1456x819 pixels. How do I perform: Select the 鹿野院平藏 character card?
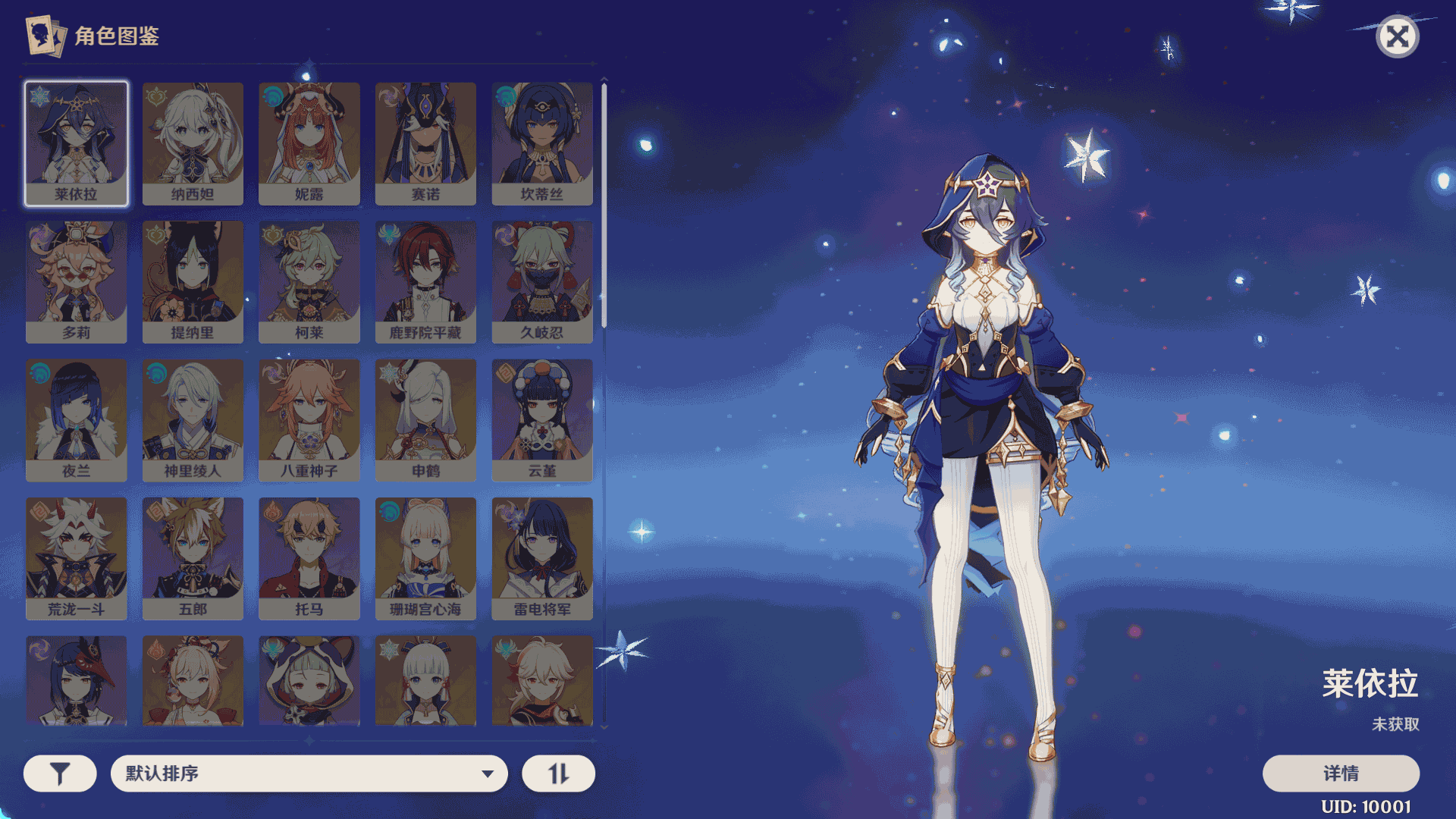(425, 281)
